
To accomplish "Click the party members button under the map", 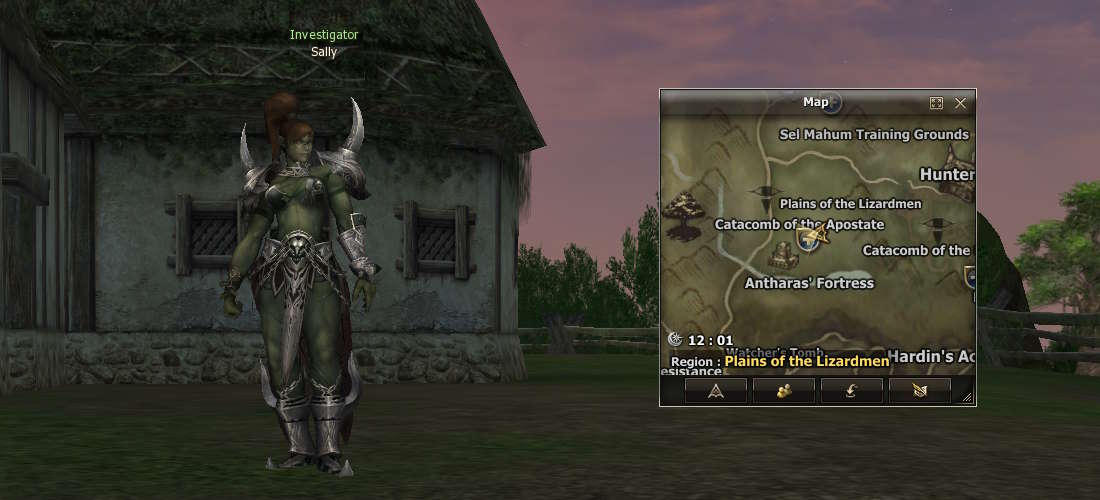I will click(783, 391).
